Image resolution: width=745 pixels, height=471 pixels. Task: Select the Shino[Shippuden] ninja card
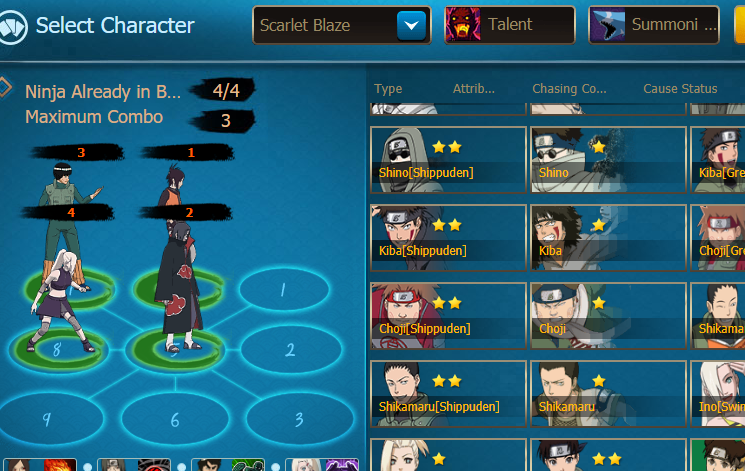pyautogui.click(x=448, y=159)
